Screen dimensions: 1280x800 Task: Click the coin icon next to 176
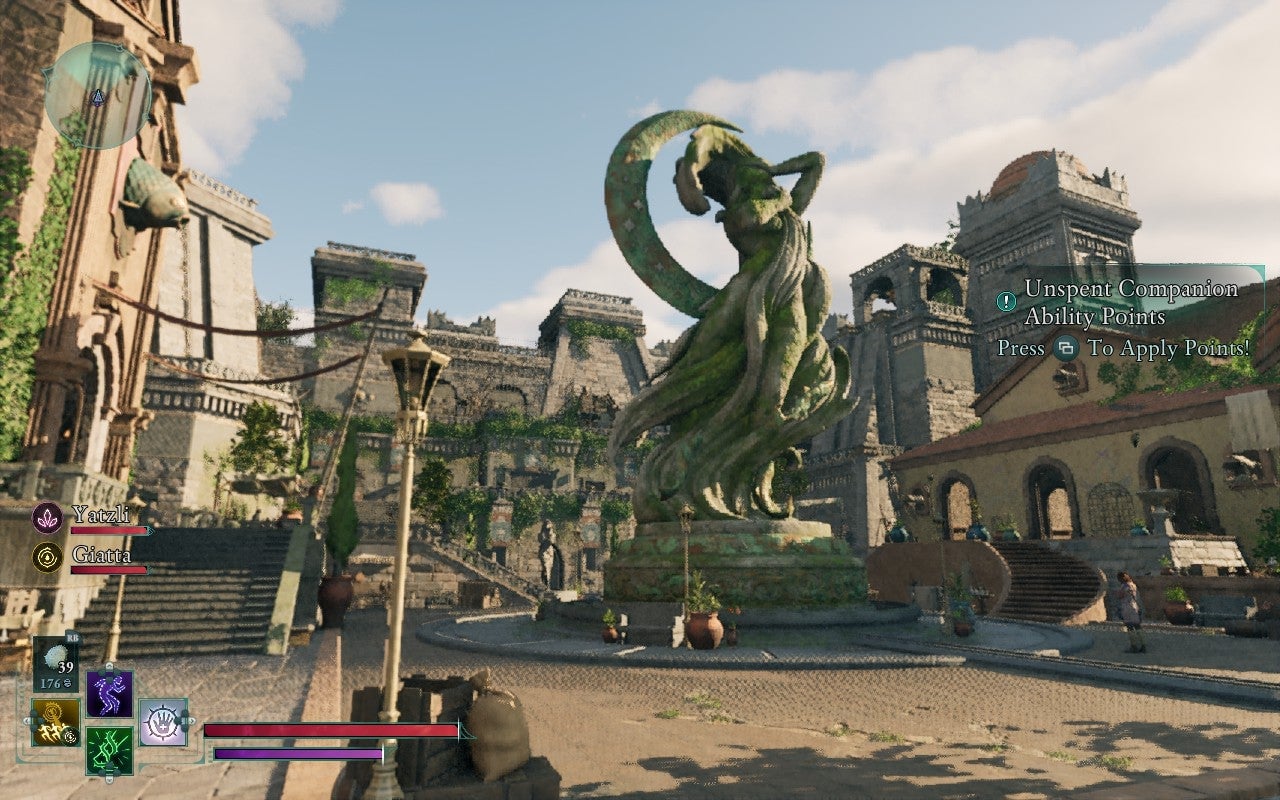[x=68, y=682]
